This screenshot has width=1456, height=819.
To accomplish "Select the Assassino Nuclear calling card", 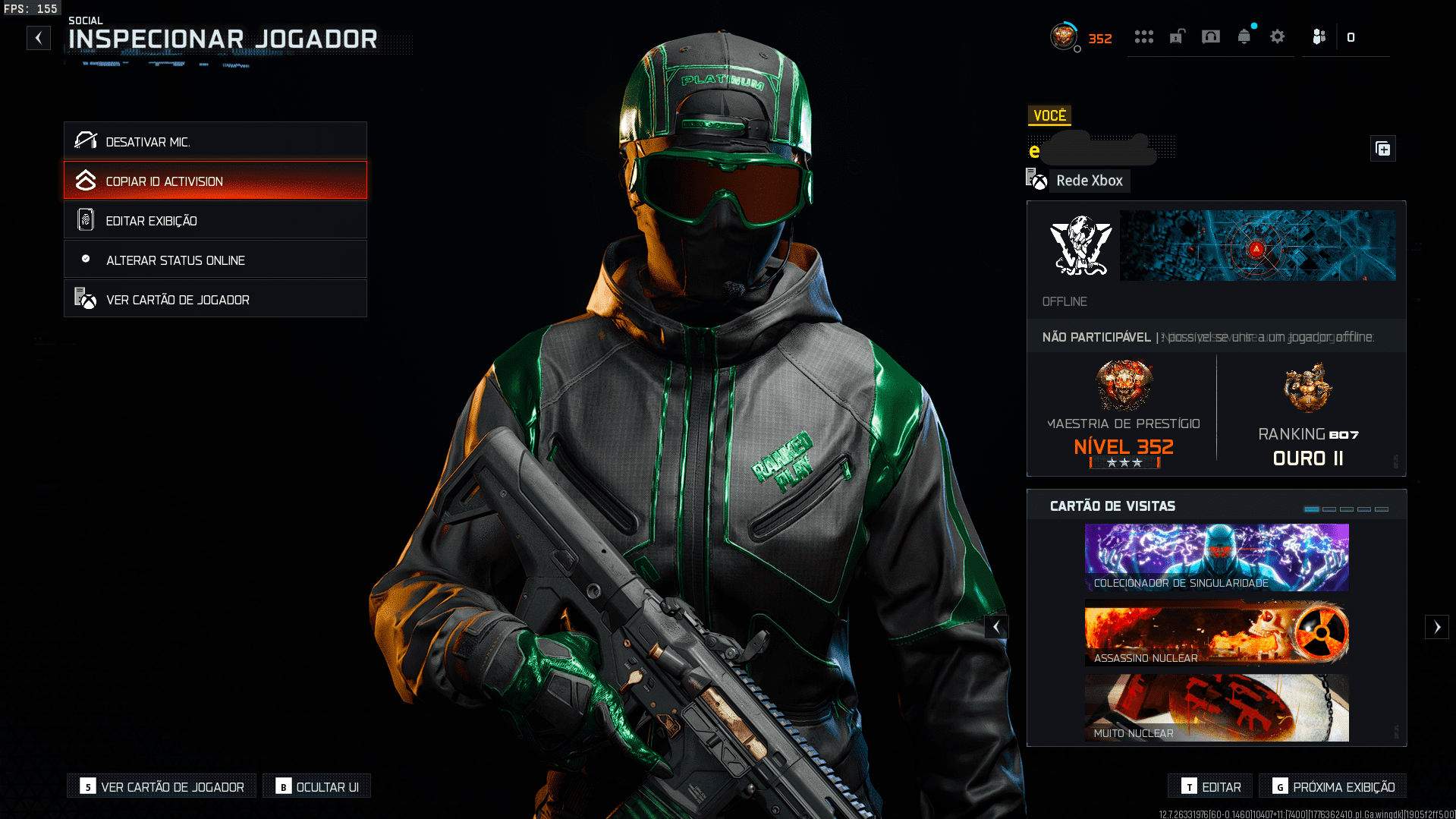I will 1216,632.
